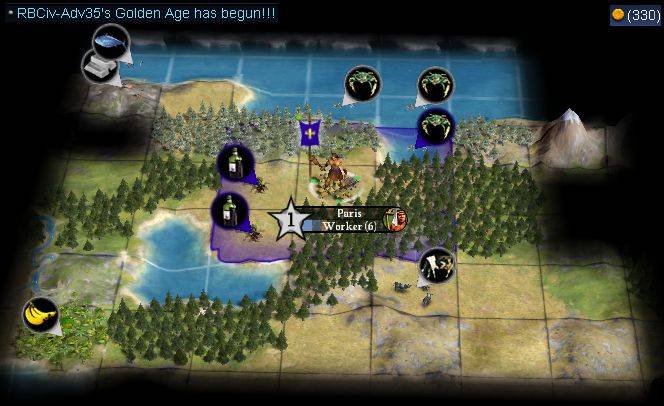Select the cow resource bubble
The height and width of the screenshot is (406, 664).
tap(437, 264)
